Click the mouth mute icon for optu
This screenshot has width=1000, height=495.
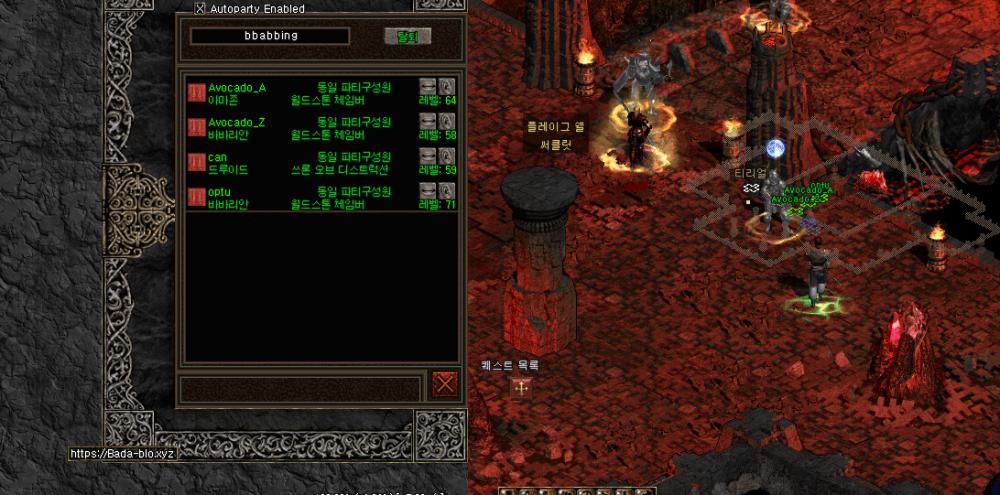click(x=428, y=190)
